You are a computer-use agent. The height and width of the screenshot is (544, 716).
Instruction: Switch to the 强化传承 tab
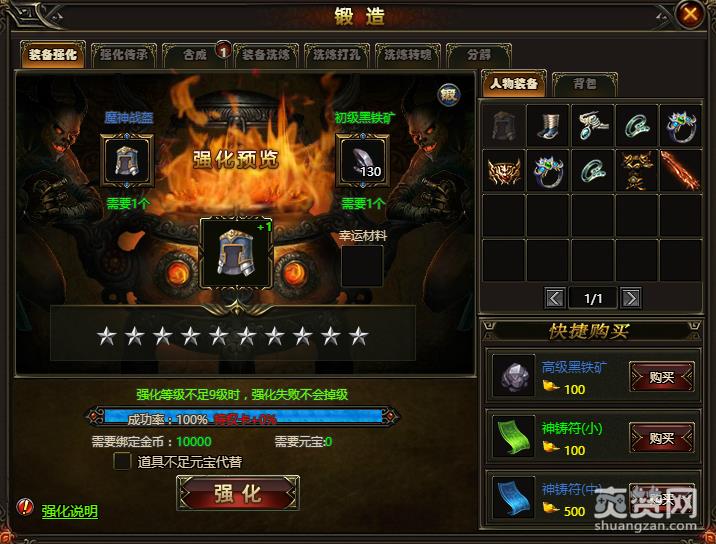pyautogui.click(x=124, y=55)
